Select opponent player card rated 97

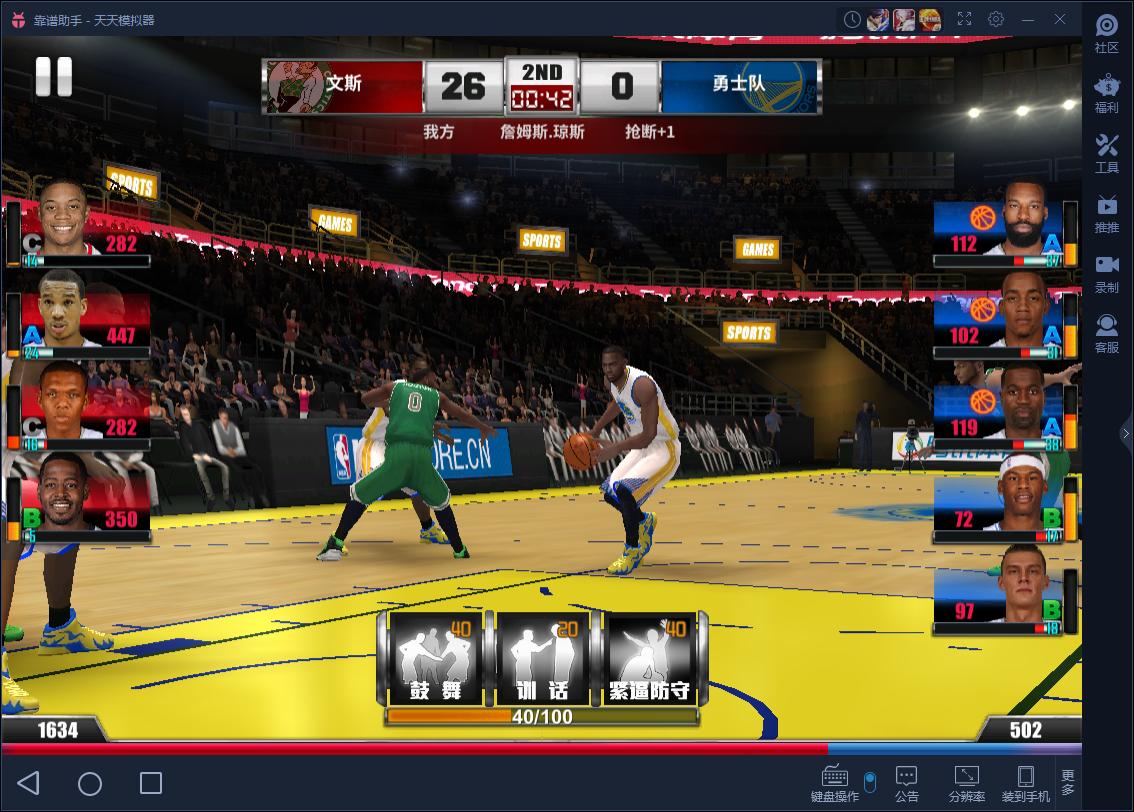pyautogui.click(x=997, y=596)
